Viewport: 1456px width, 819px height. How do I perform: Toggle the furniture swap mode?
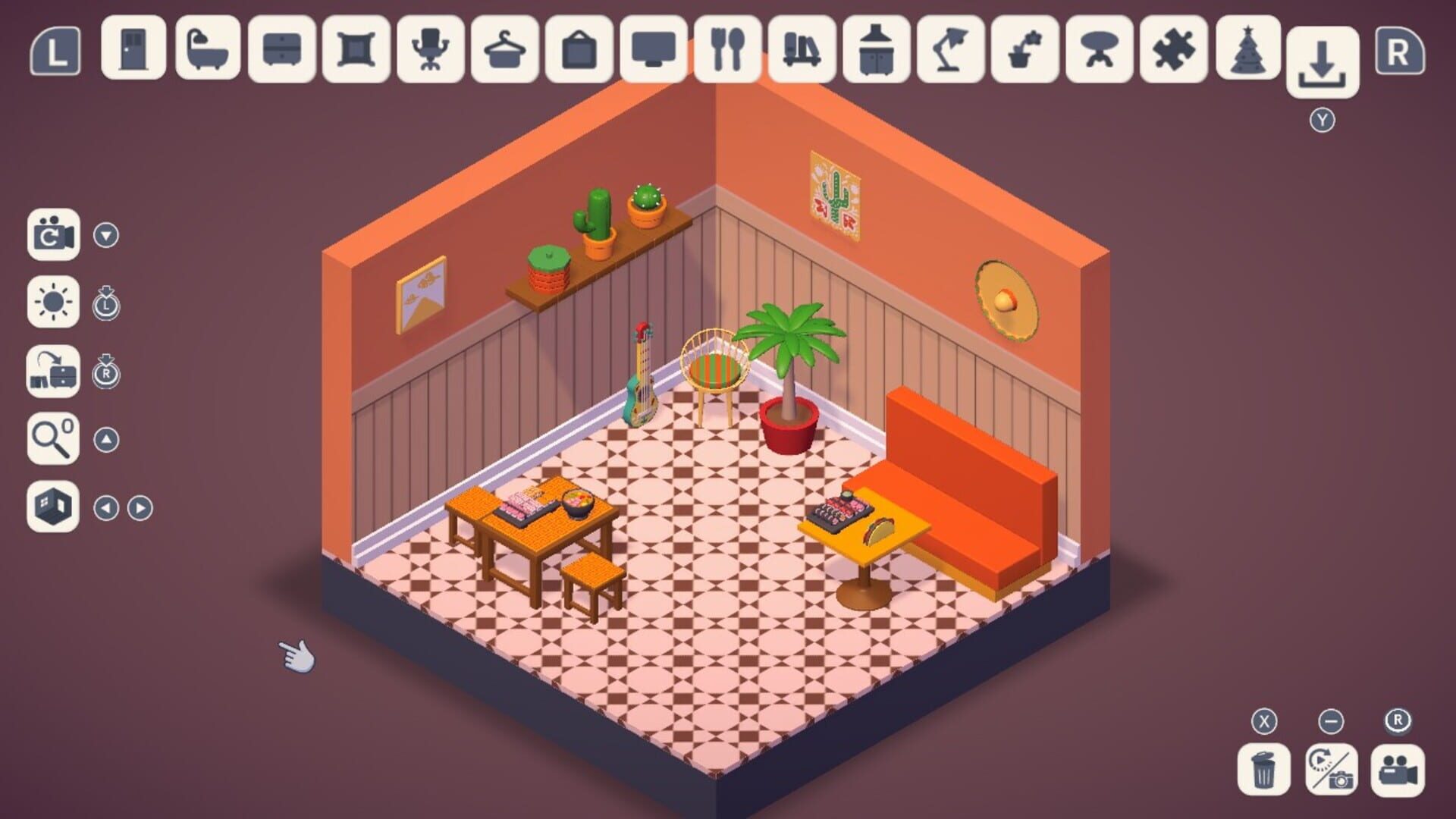[55, 372]
